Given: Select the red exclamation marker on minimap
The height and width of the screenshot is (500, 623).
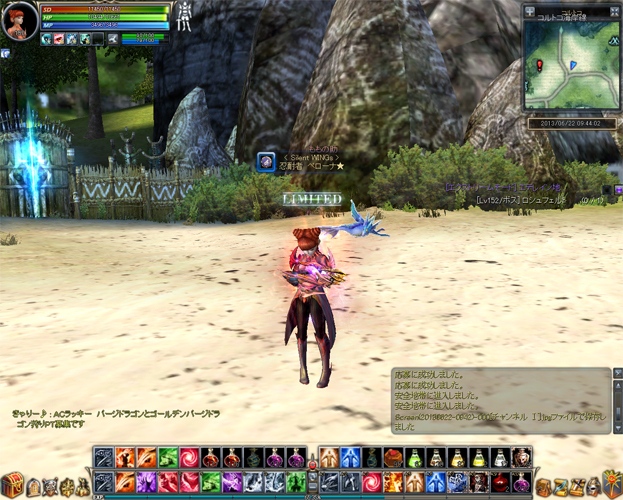Looking at the screenshot, I should (x=540, y=64).
